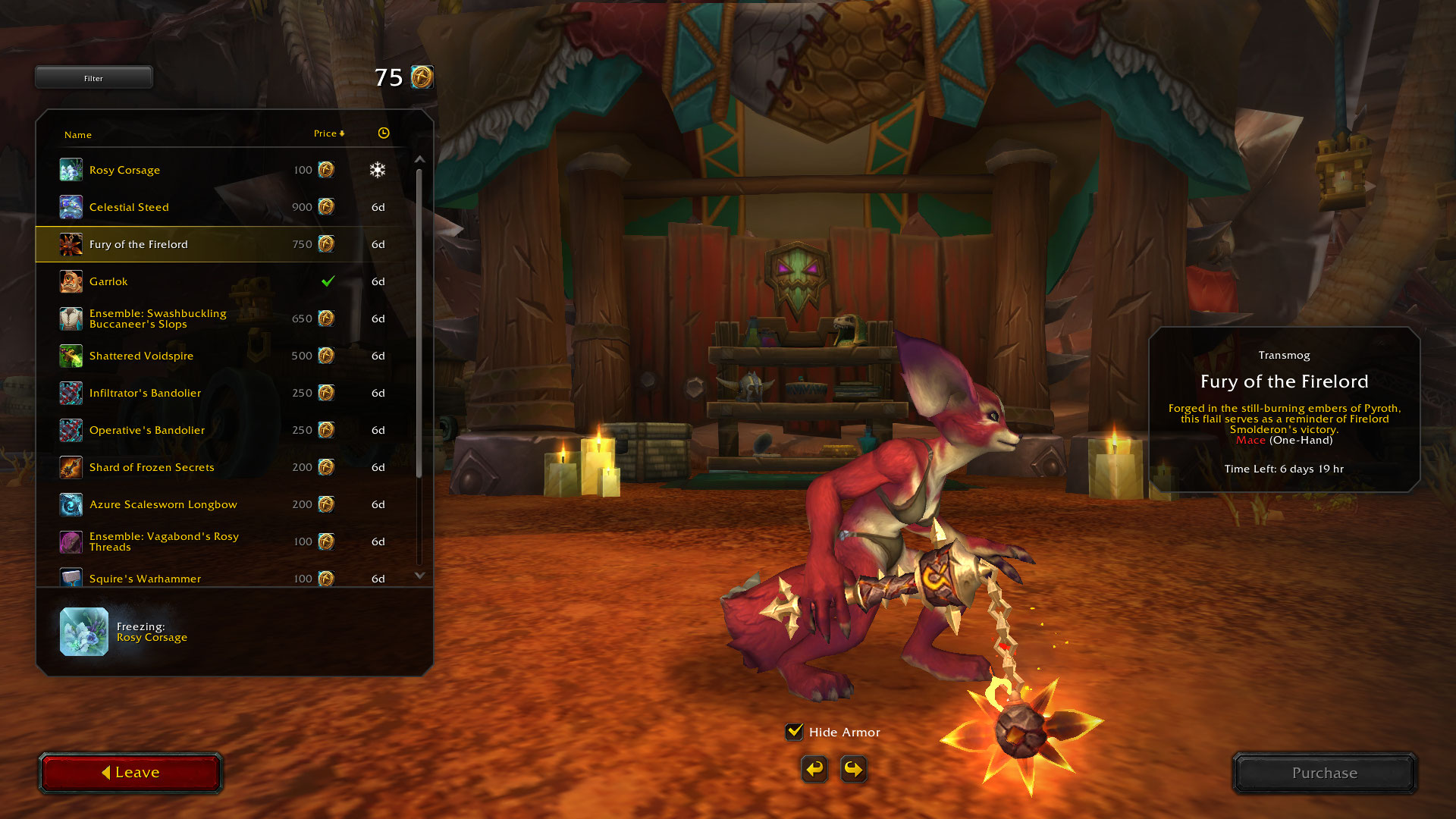Rotate the character model left
Viewport: 1456px width, 819px height.
click(814, 769)
